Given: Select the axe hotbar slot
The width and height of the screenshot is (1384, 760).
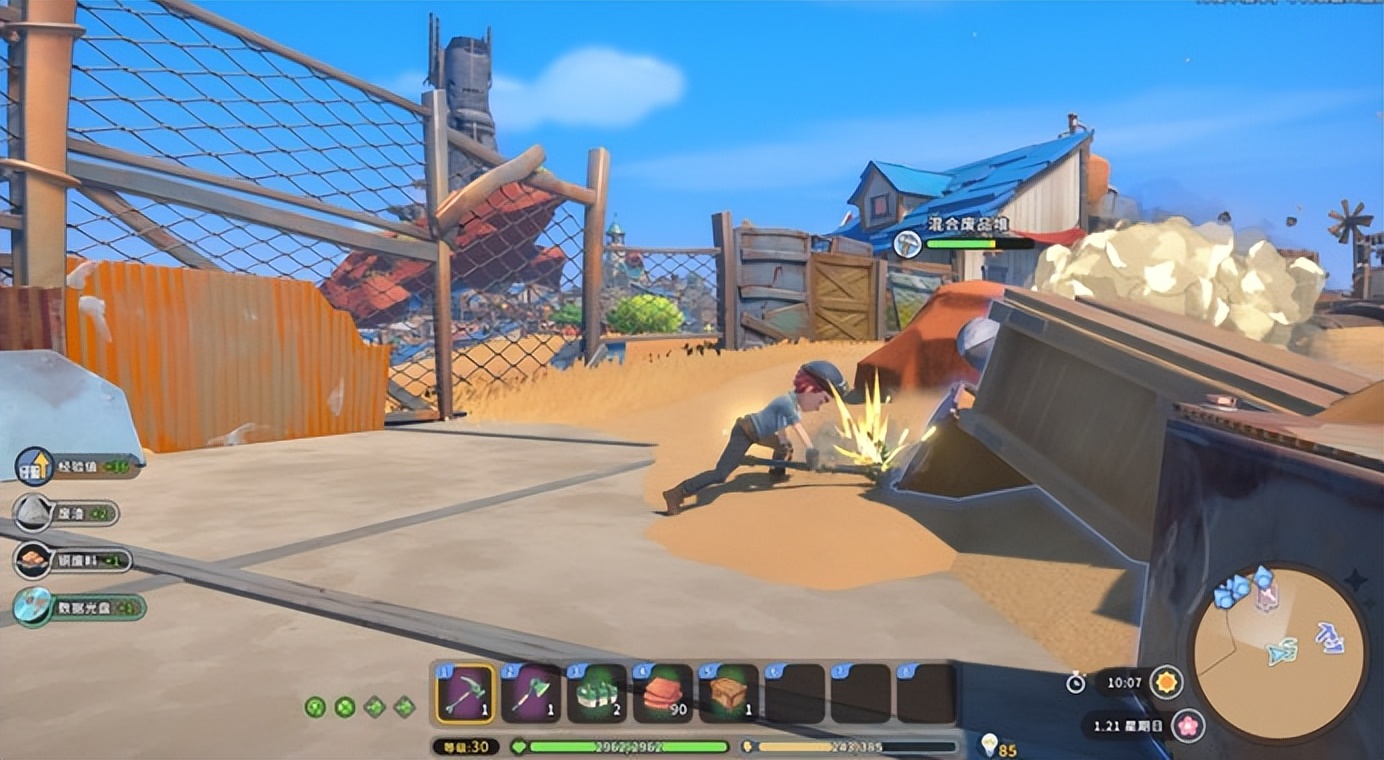Looking at the screenshot, I should coord(531,693).
